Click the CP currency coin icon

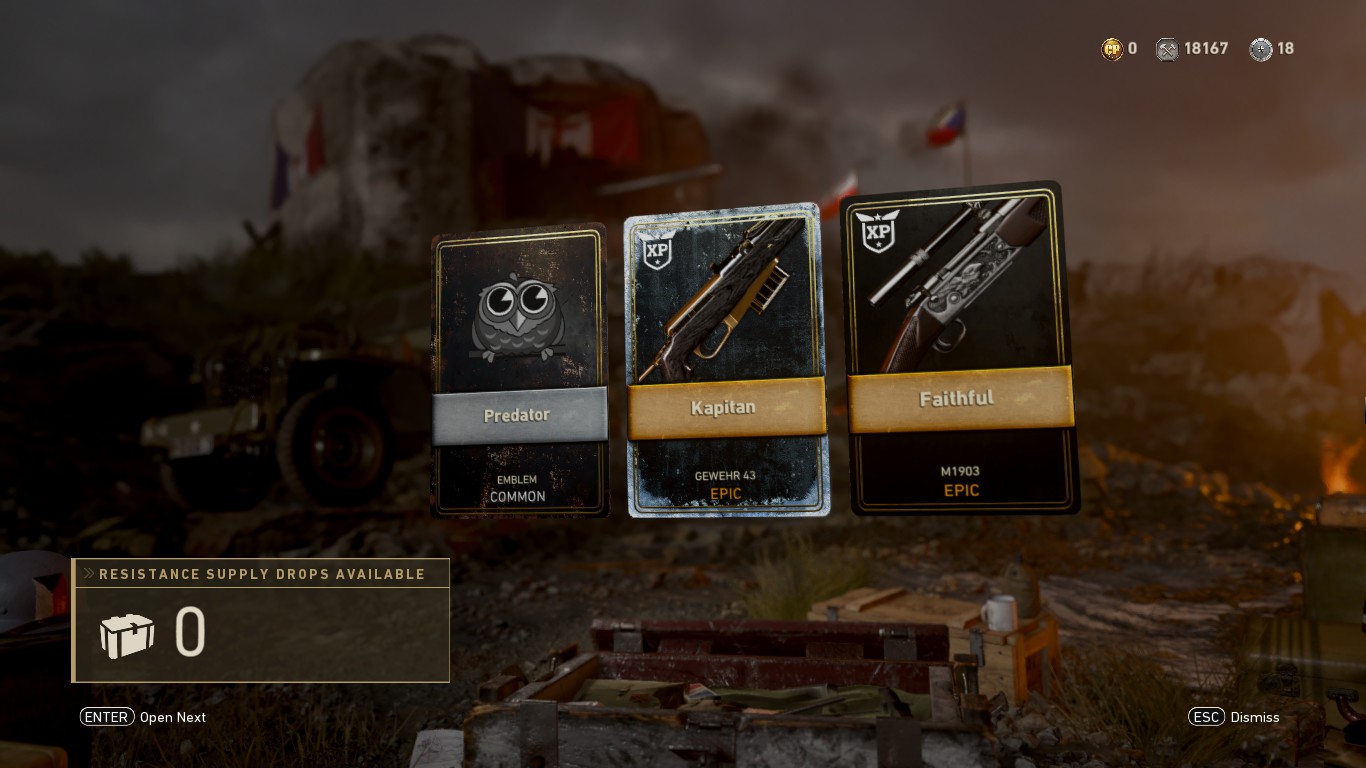[1114, 48]
